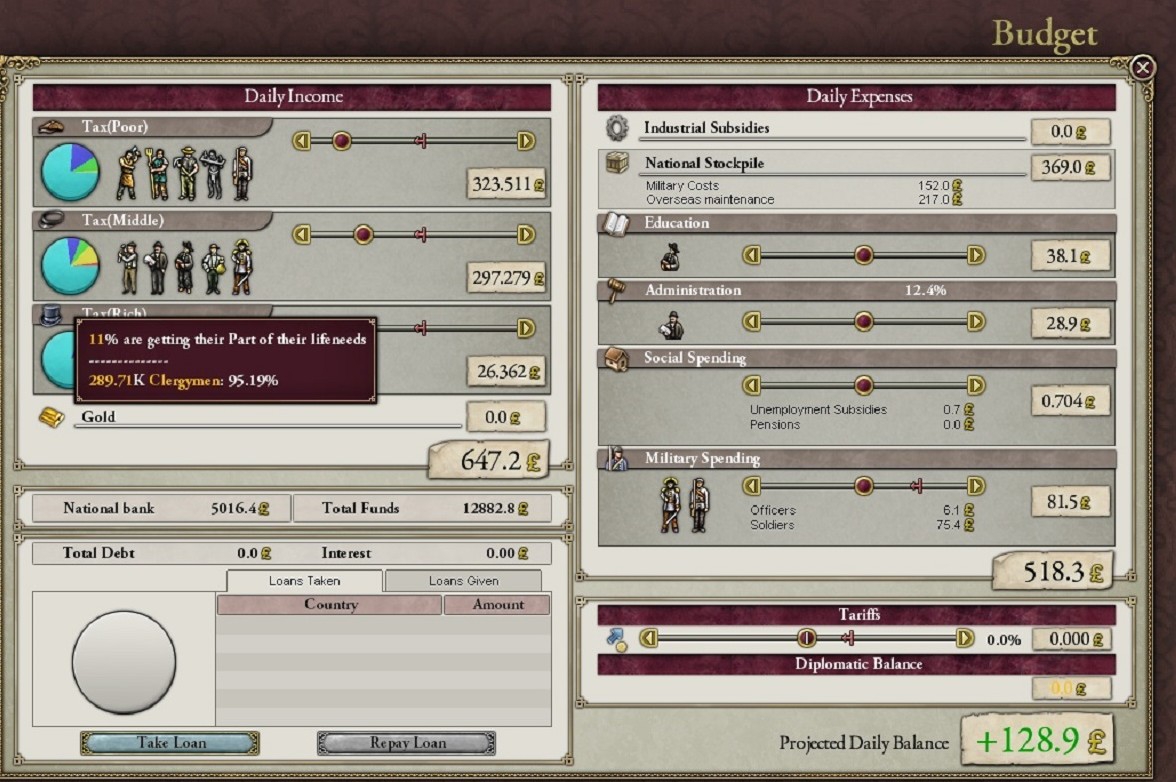Close the Budget window
The height and width of the screenshot is (782, 1176).
click(1142, 67)
